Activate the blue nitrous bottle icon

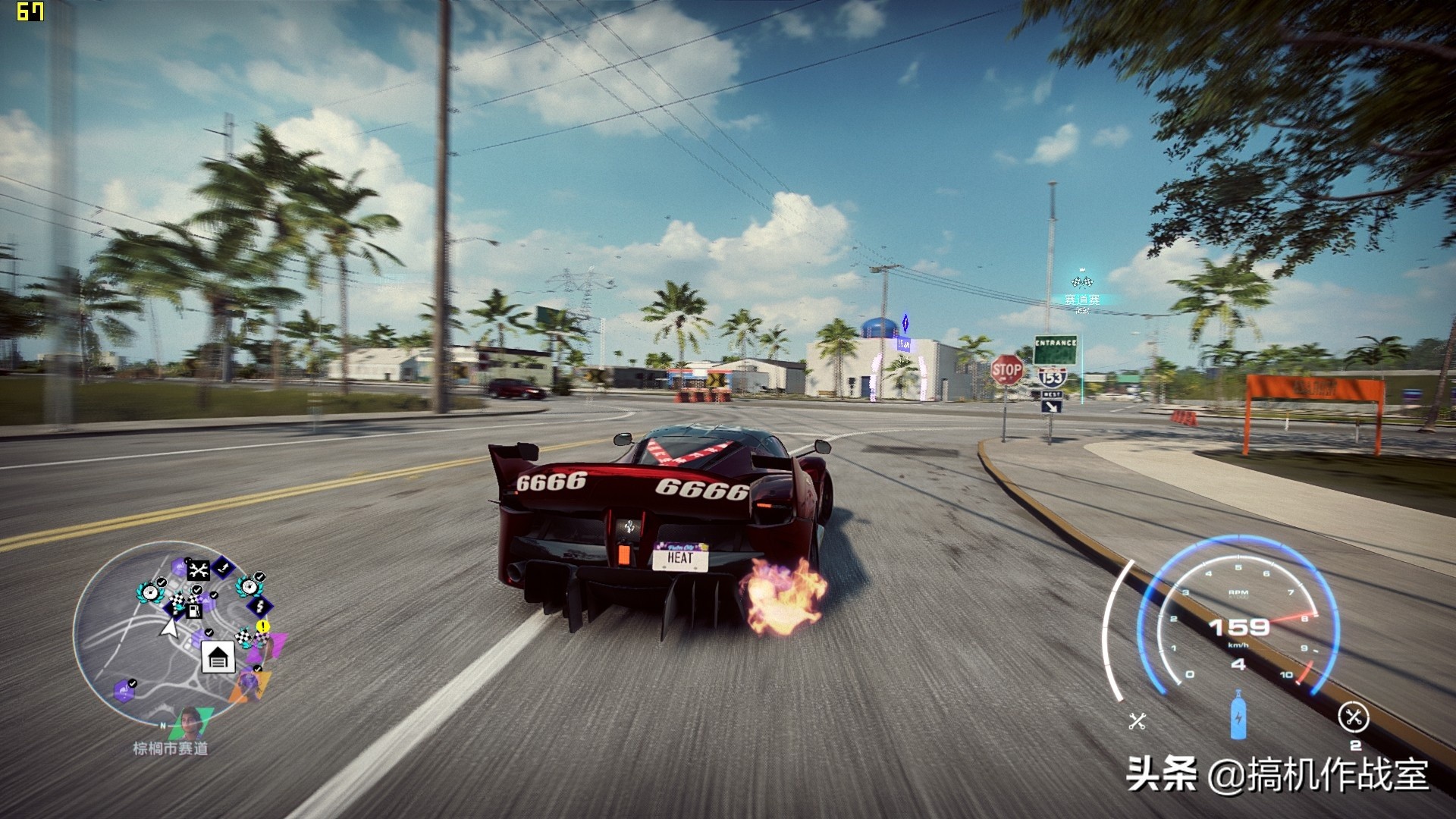click(1238, 715)
